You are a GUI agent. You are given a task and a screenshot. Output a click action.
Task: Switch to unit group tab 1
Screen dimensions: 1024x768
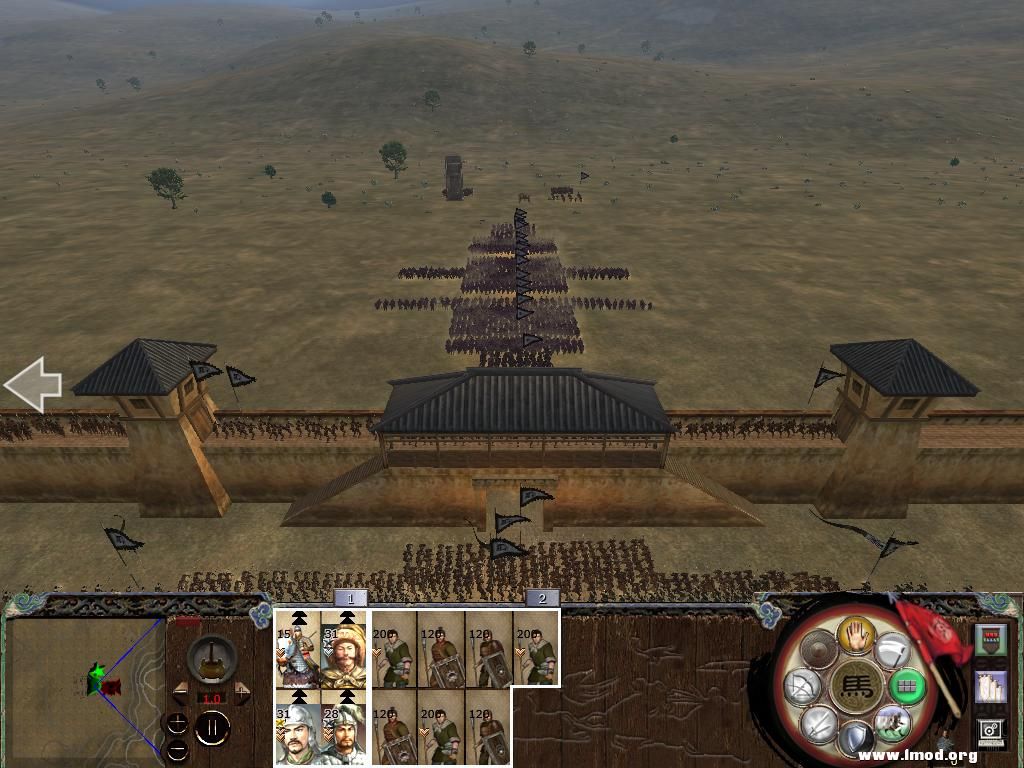[350, 598]
